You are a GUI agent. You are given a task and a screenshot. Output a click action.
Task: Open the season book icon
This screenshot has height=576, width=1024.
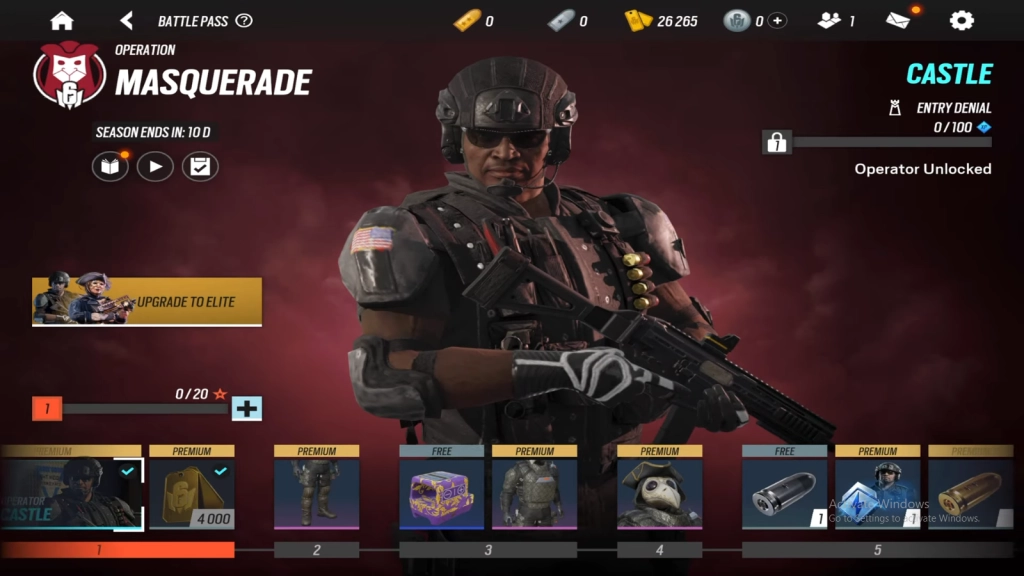(x=110, y=166)
